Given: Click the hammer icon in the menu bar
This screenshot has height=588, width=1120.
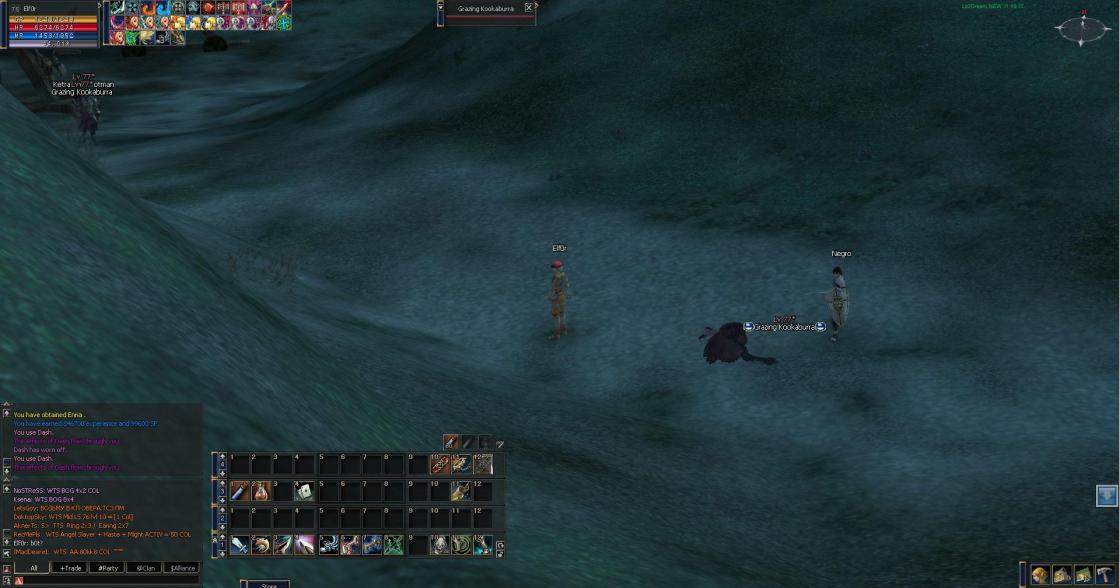Looking at the screenshot, I should [x=1104, y=575].
